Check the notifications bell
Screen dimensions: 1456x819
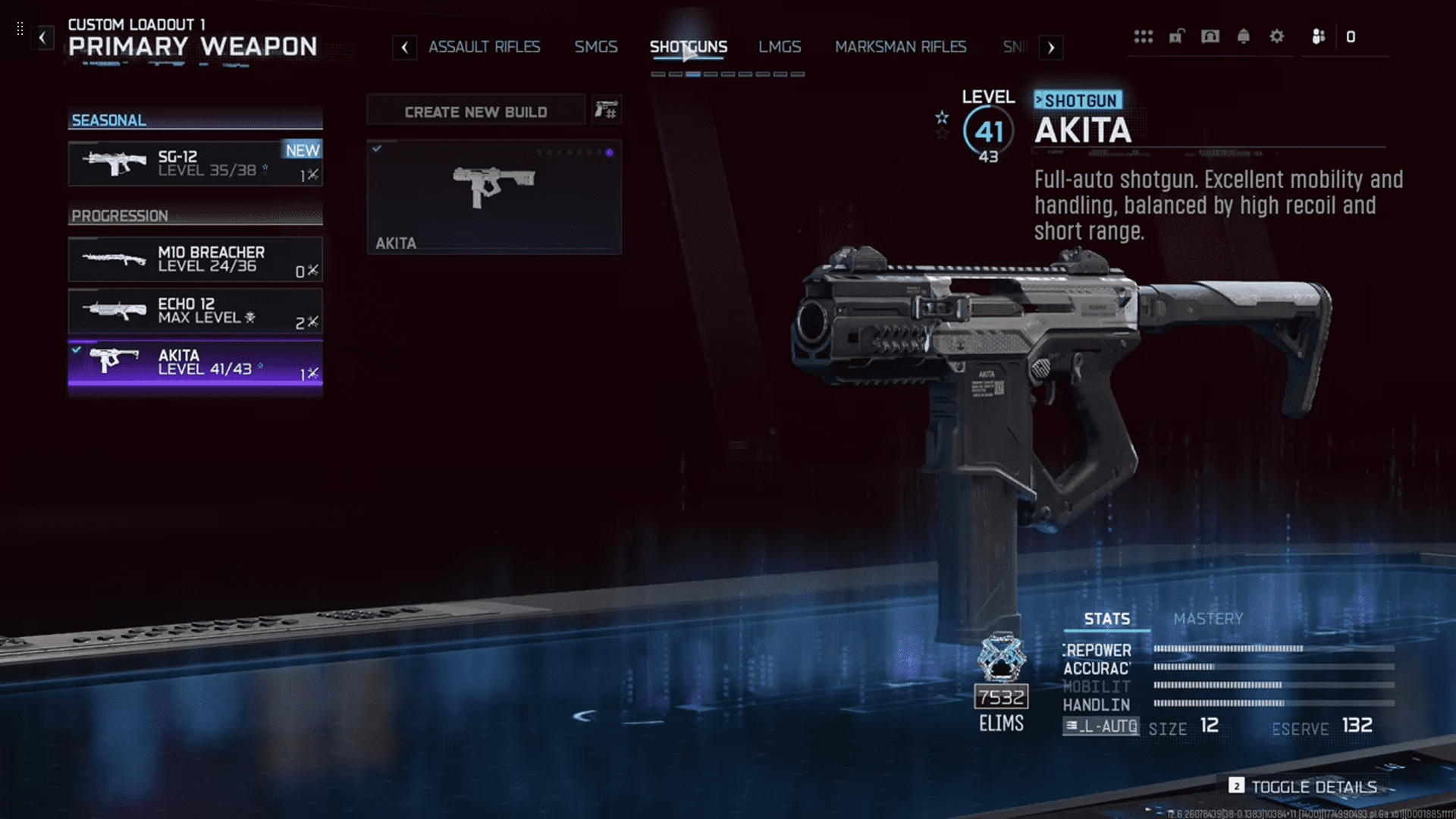click(x=1244, y=36)
